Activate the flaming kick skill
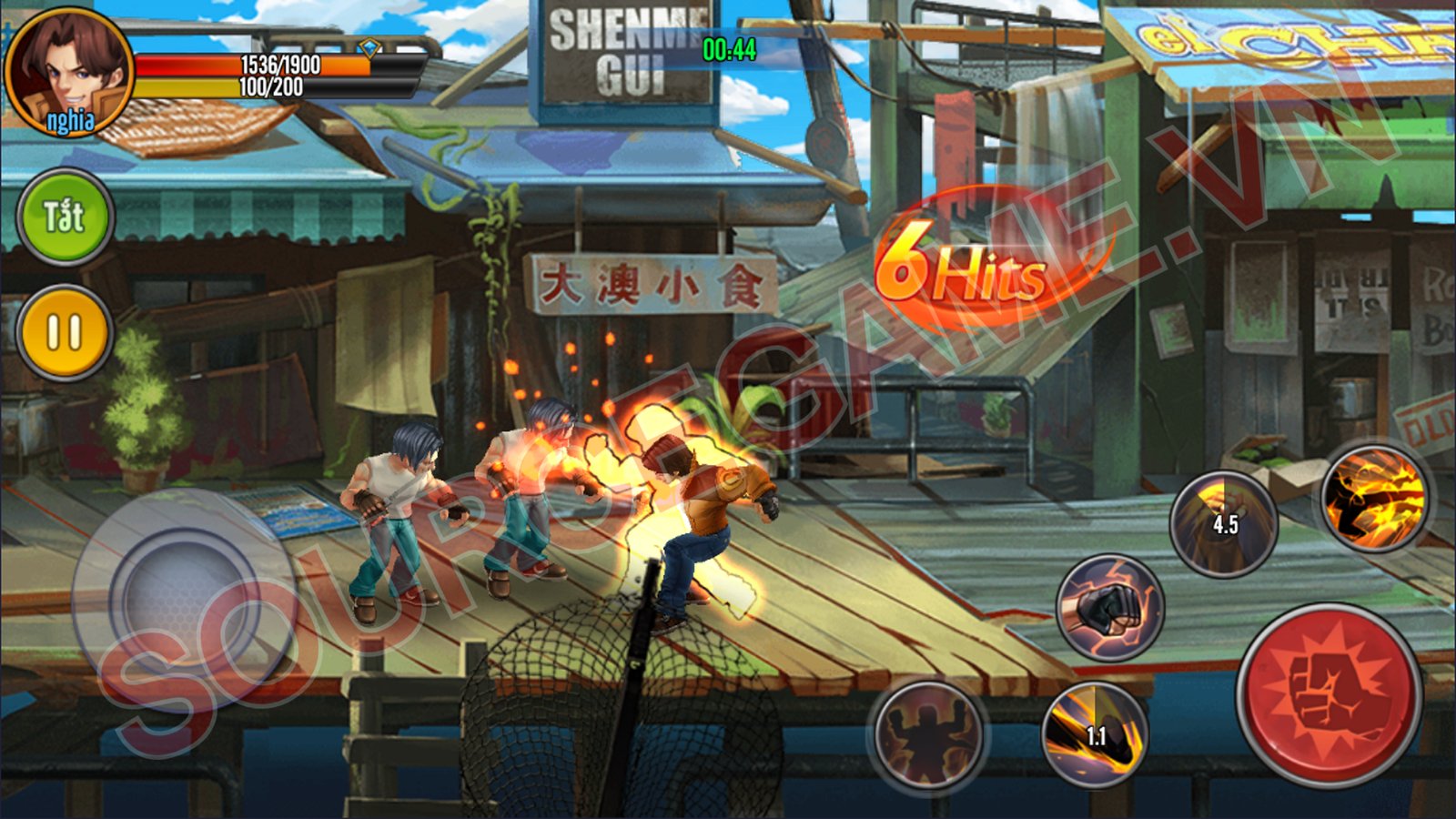The image size is (1456, 819). (1373, 498)
